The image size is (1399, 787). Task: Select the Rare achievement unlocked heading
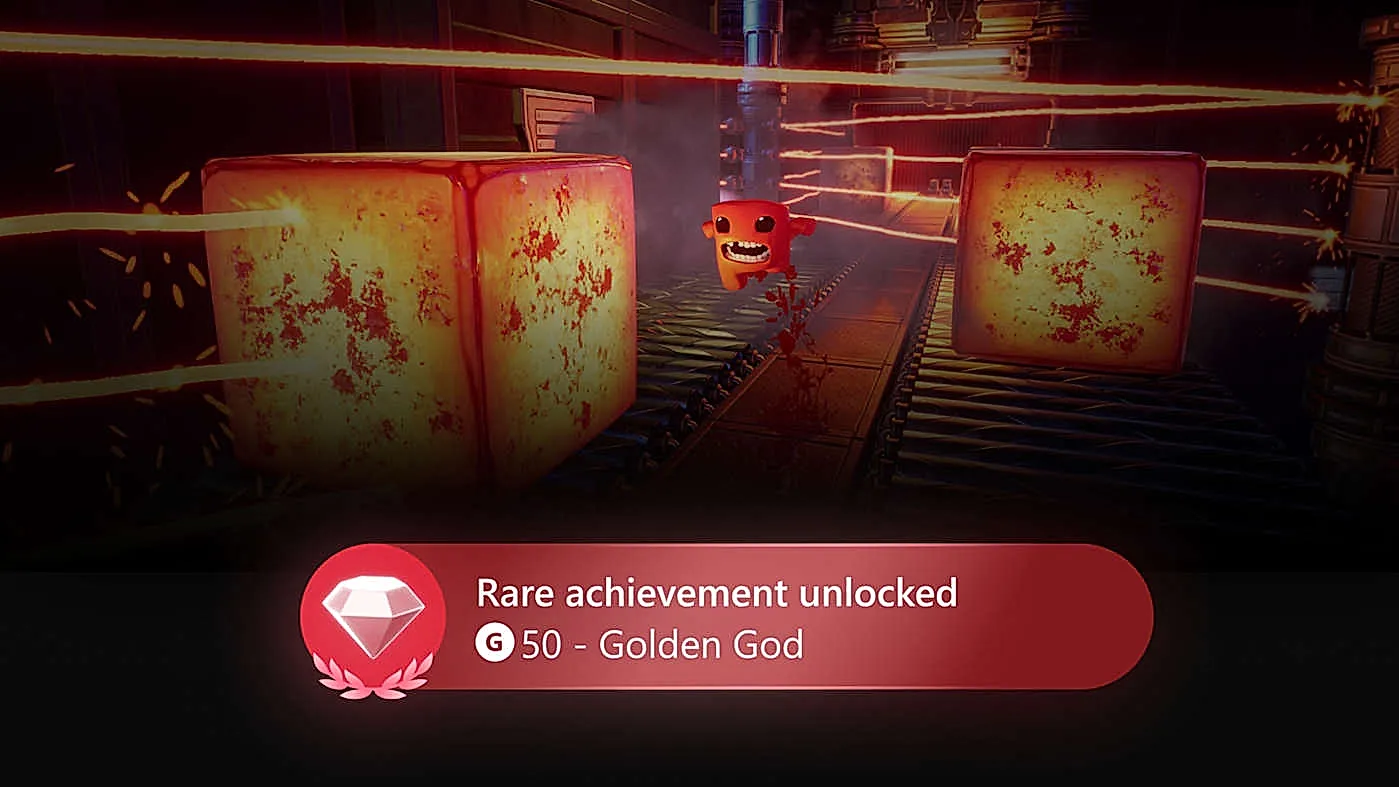click(718, 594)
